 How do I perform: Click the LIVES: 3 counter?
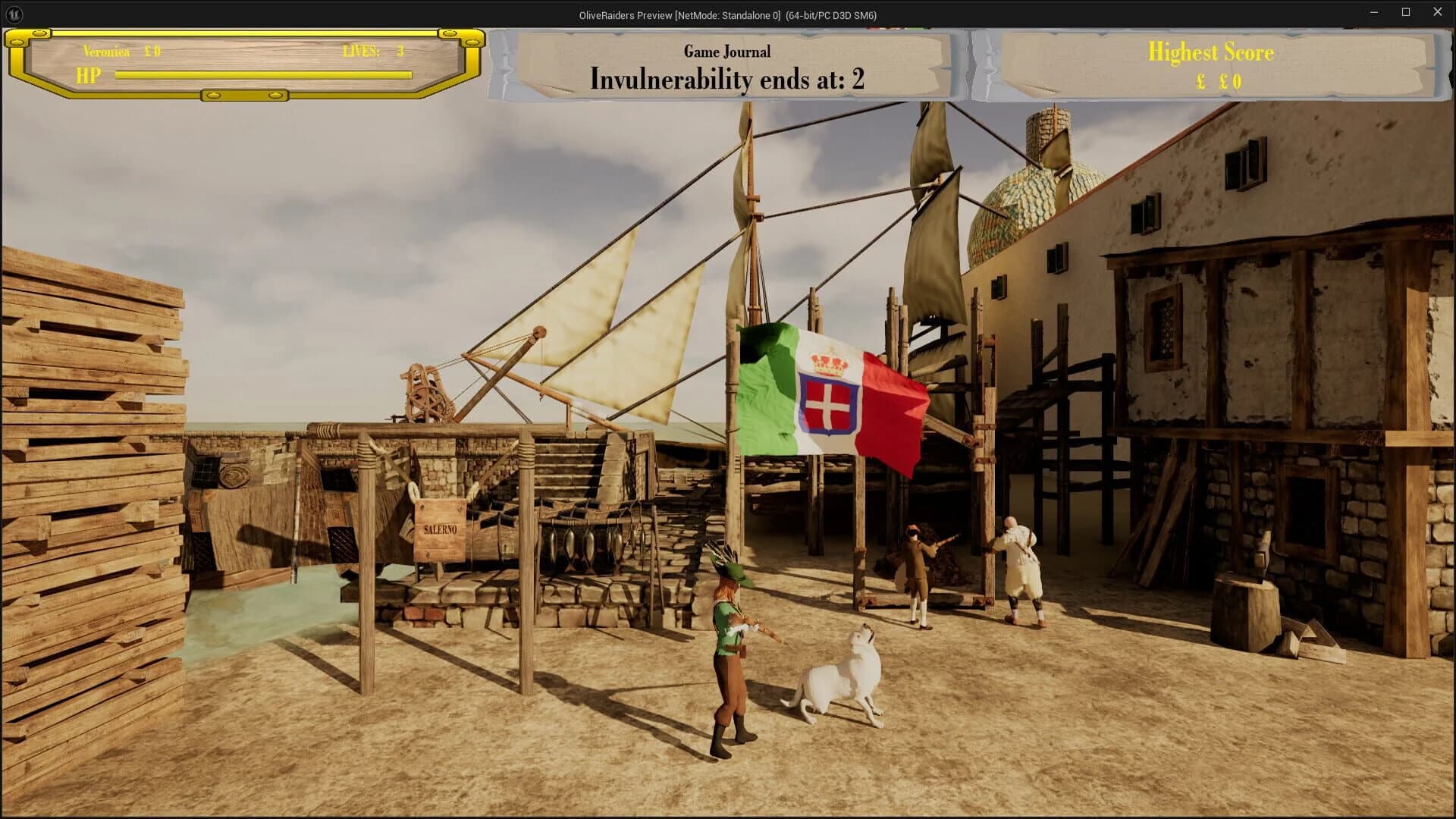click(372, 52)
